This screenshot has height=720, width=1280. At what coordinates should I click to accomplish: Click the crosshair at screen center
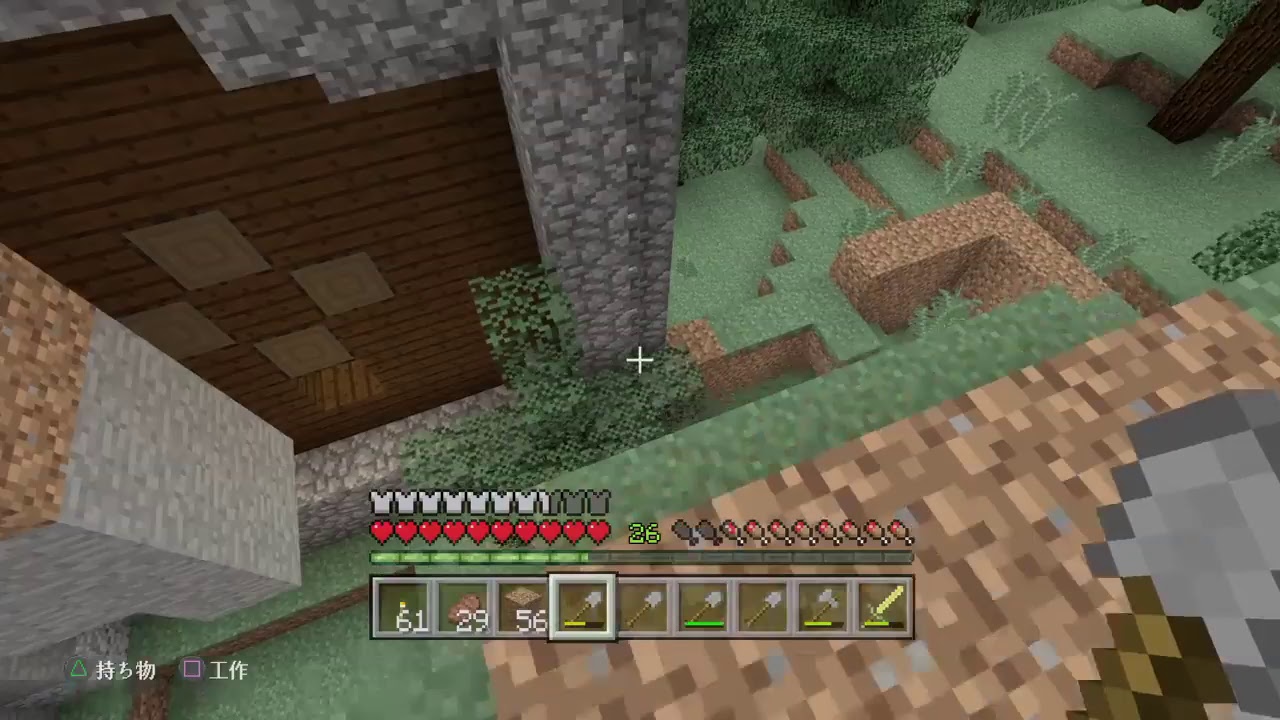640,360
